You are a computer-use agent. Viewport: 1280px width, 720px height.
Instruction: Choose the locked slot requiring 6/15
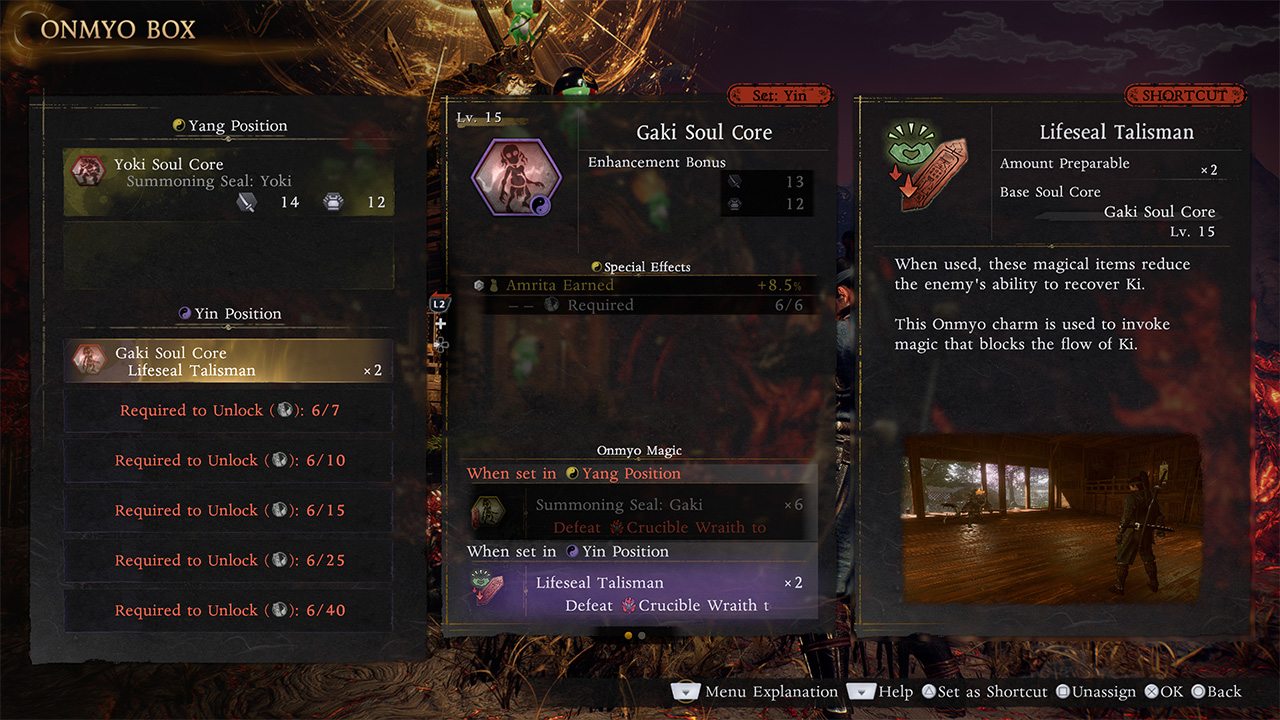coord(229,511)
